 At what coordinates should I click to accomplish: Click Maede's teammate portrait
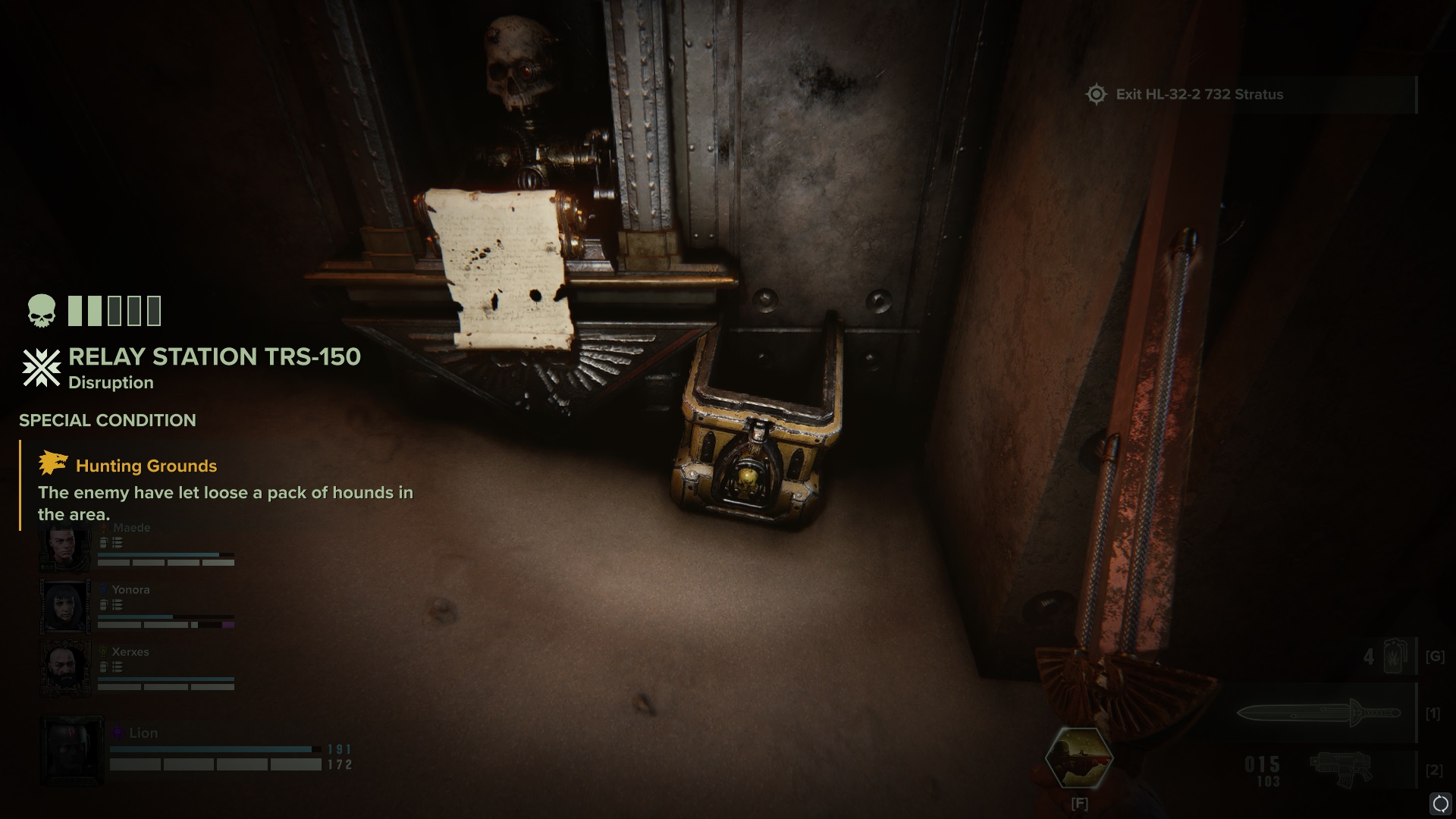click(65, 546)
